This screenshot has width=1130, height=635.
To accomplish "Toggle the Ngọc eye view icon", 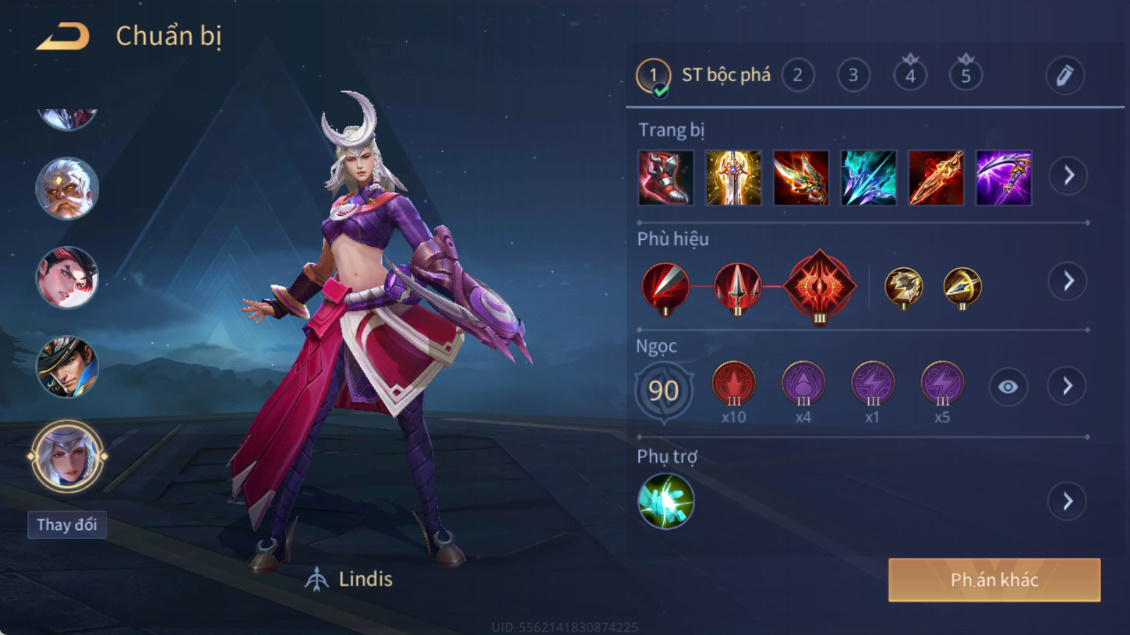I will [x=1008, y=387].
